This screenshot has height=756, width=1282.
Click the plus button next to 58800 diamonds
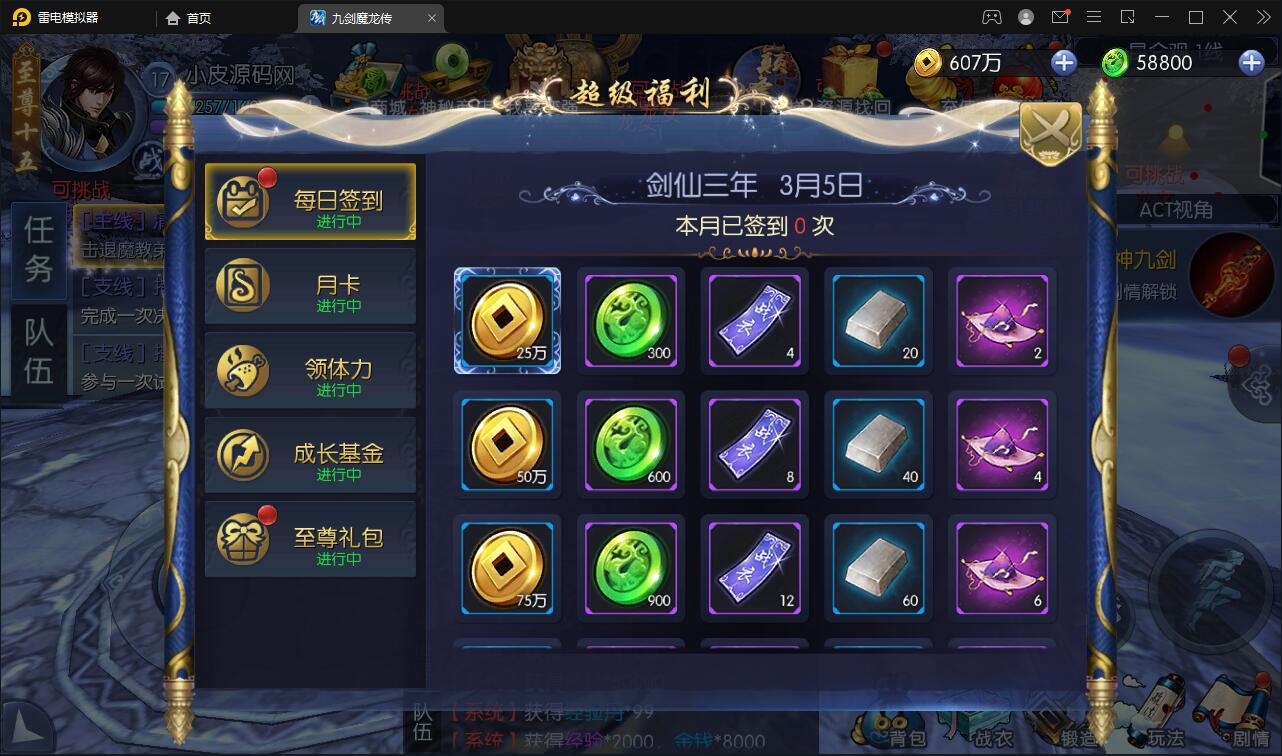(x=1249, y=62)
